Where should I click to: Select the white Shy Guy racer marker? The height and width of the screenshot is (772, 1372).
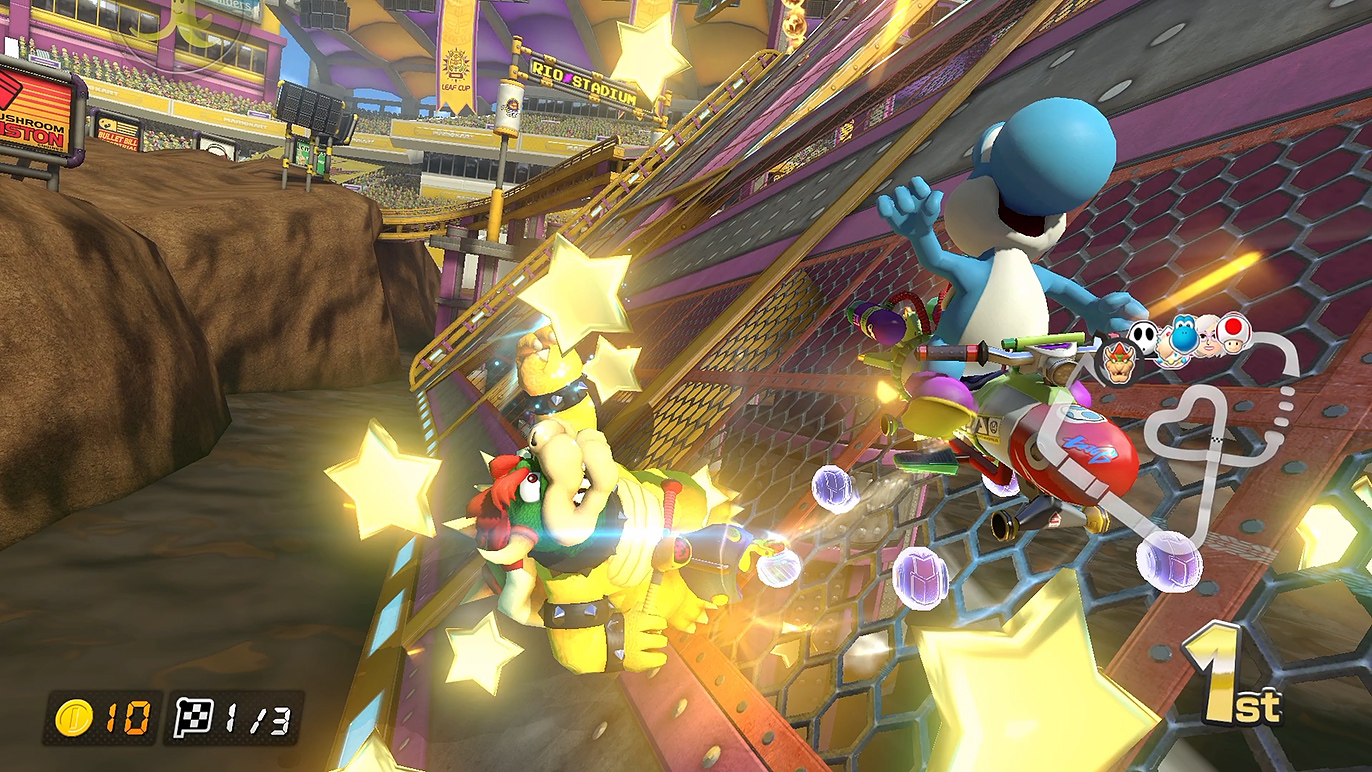(x=1144, y=337)
